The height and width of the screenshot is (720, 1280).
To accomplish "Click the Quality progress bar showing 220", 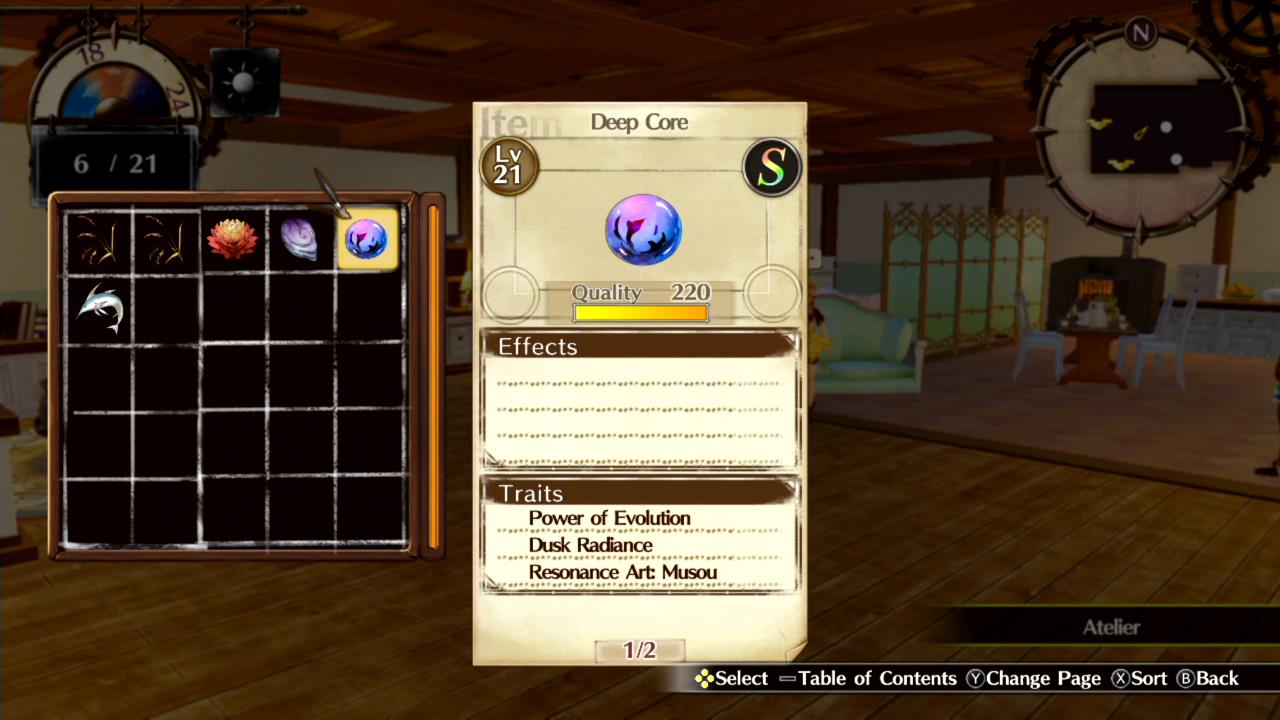I will point(640,312).
